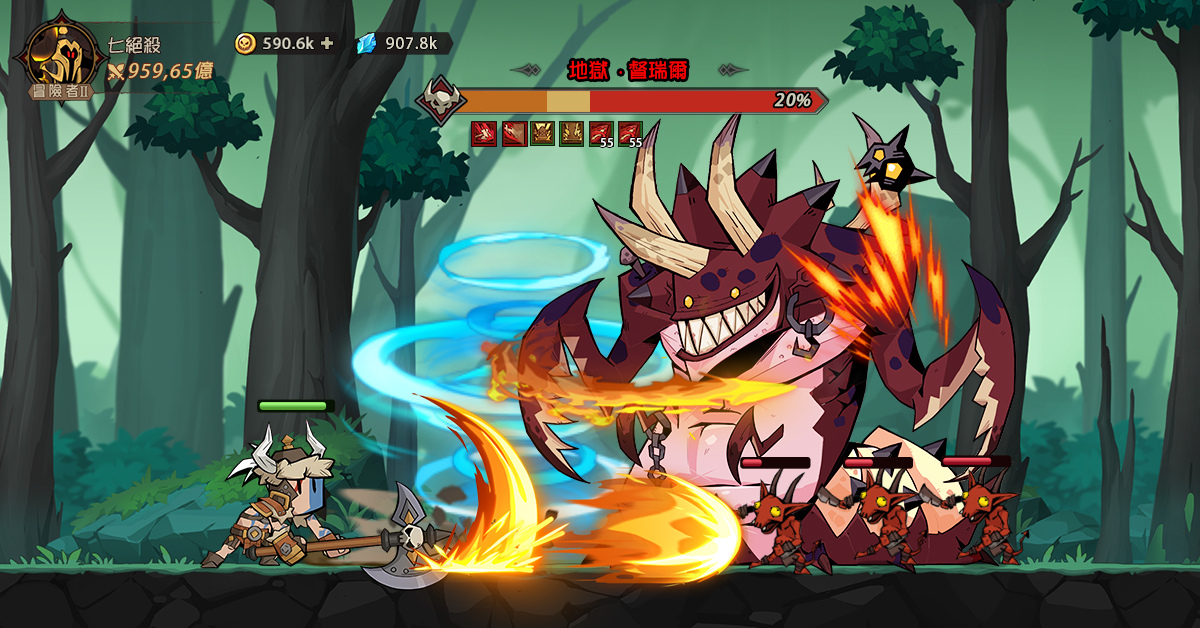Add more gold coins with the plus button

327,43
